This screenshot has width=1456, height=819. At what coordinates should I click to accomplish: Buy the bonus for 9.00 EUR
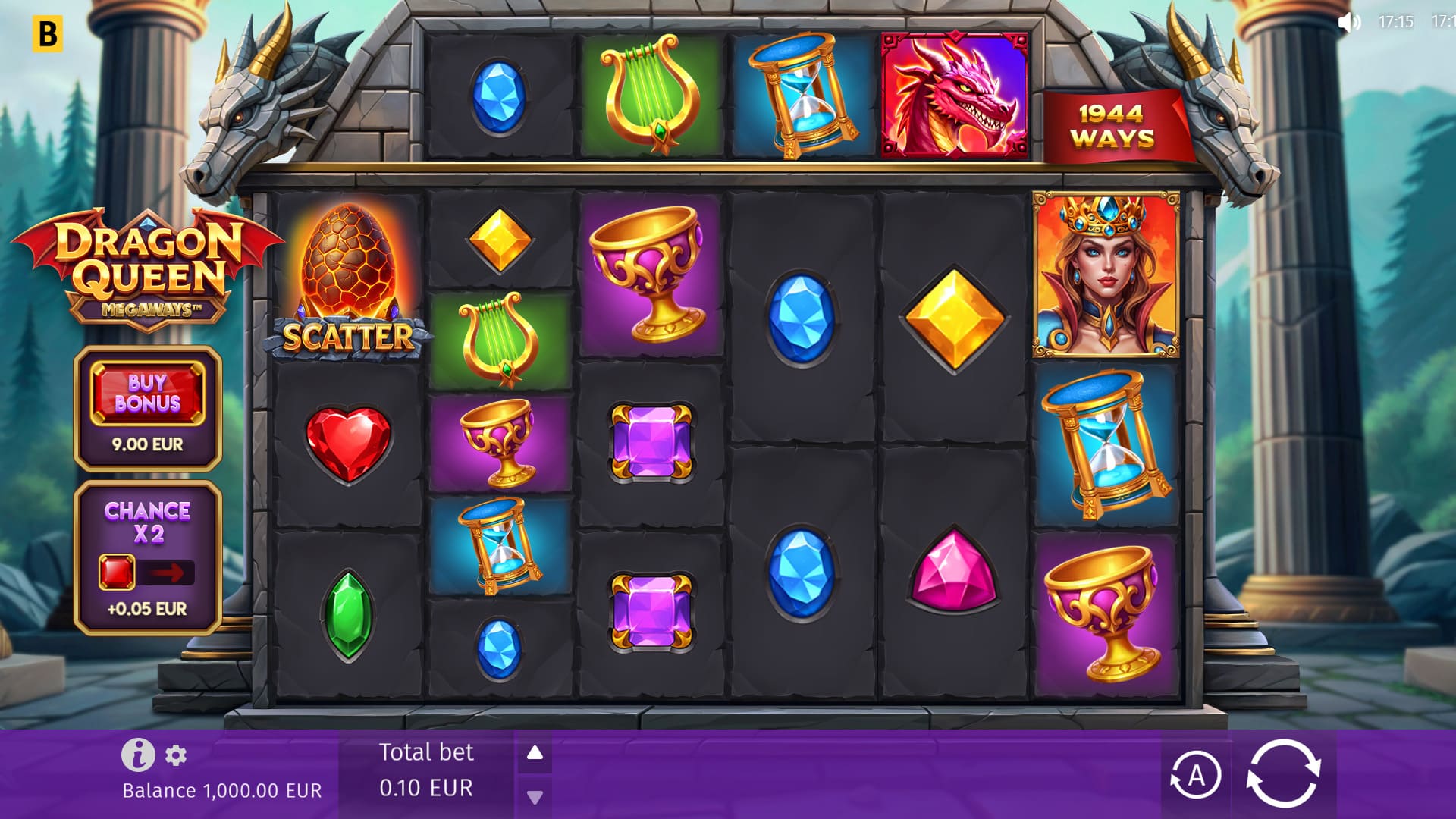(x=147, y=394)
